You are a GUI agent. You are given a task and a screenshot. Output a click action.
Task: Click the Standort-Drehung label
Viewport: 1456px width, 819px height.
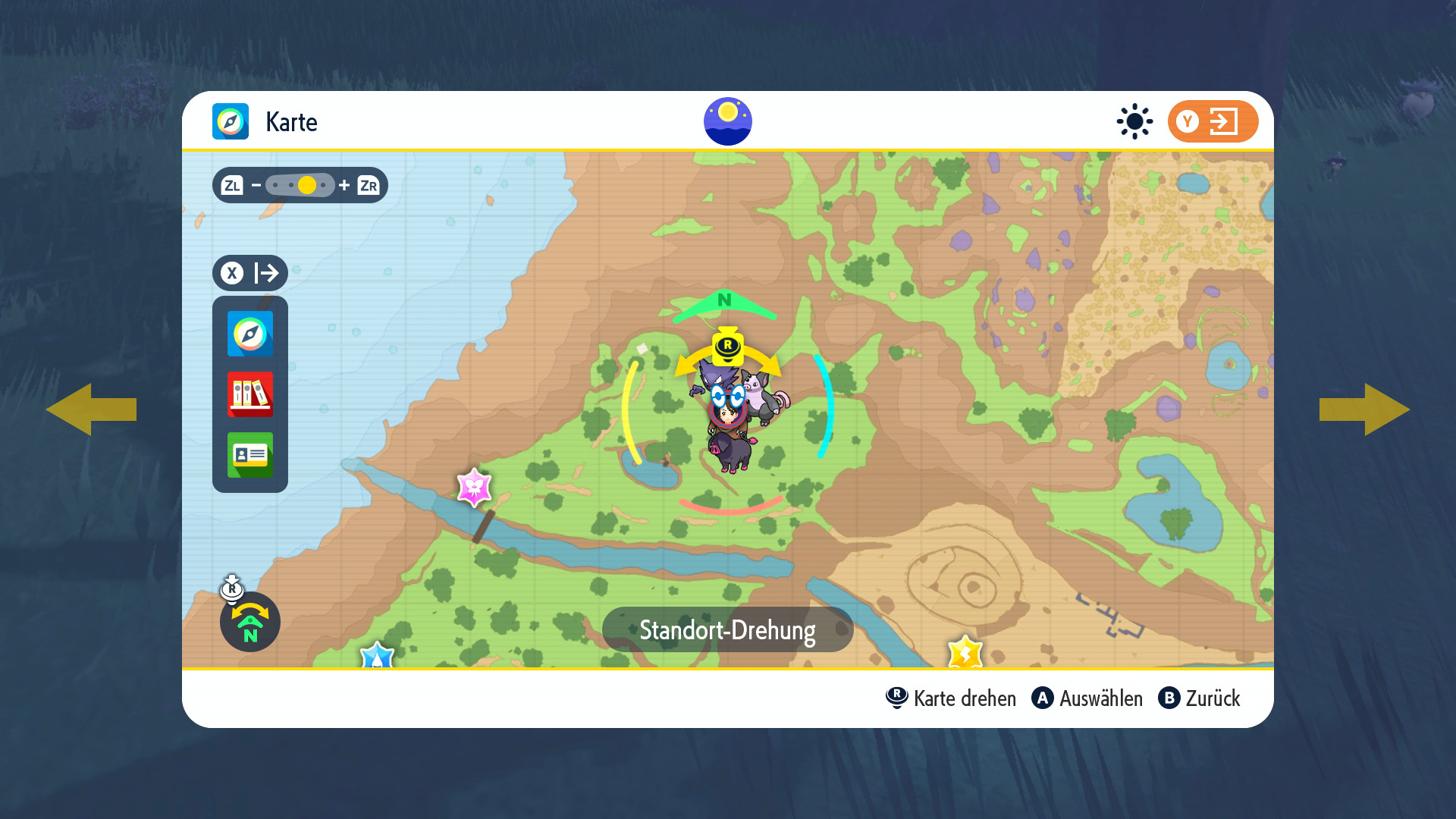(x=727, y=629)
